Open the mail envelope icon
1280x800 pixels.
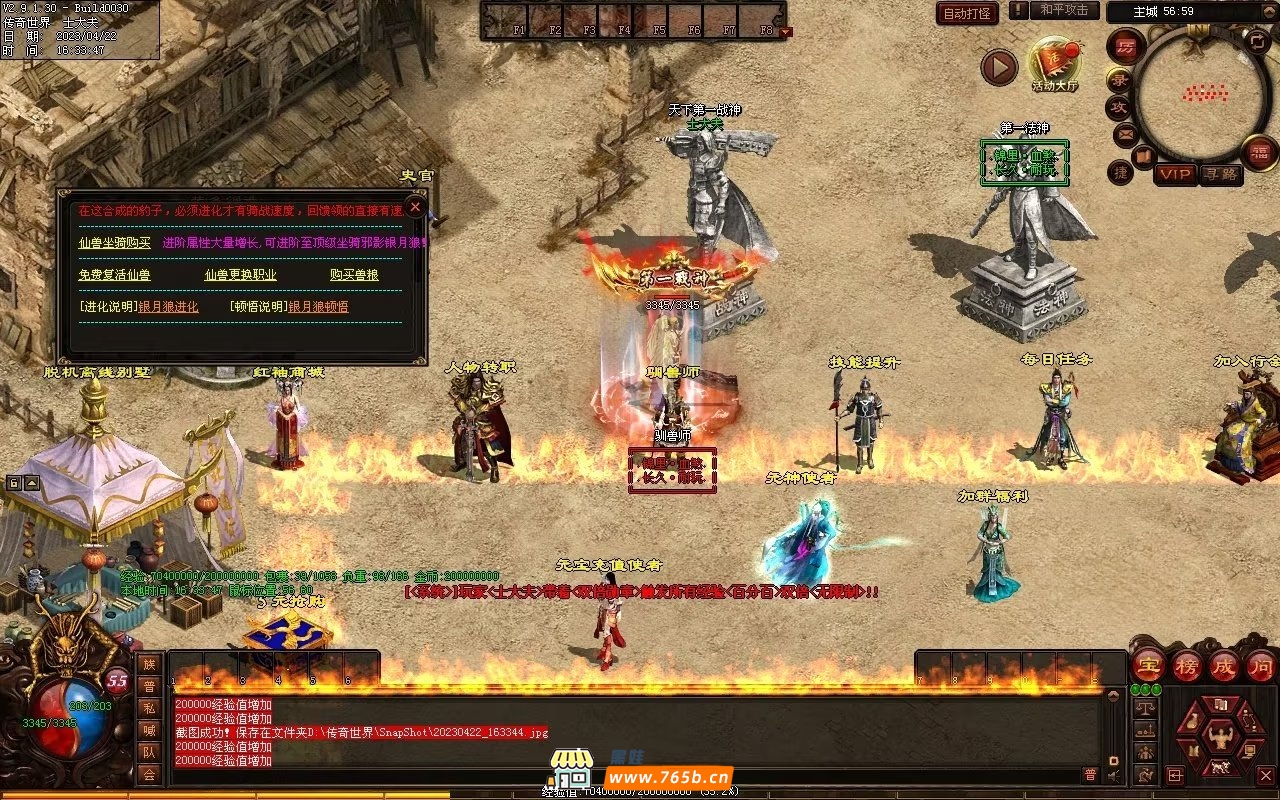pos(1125,132)
